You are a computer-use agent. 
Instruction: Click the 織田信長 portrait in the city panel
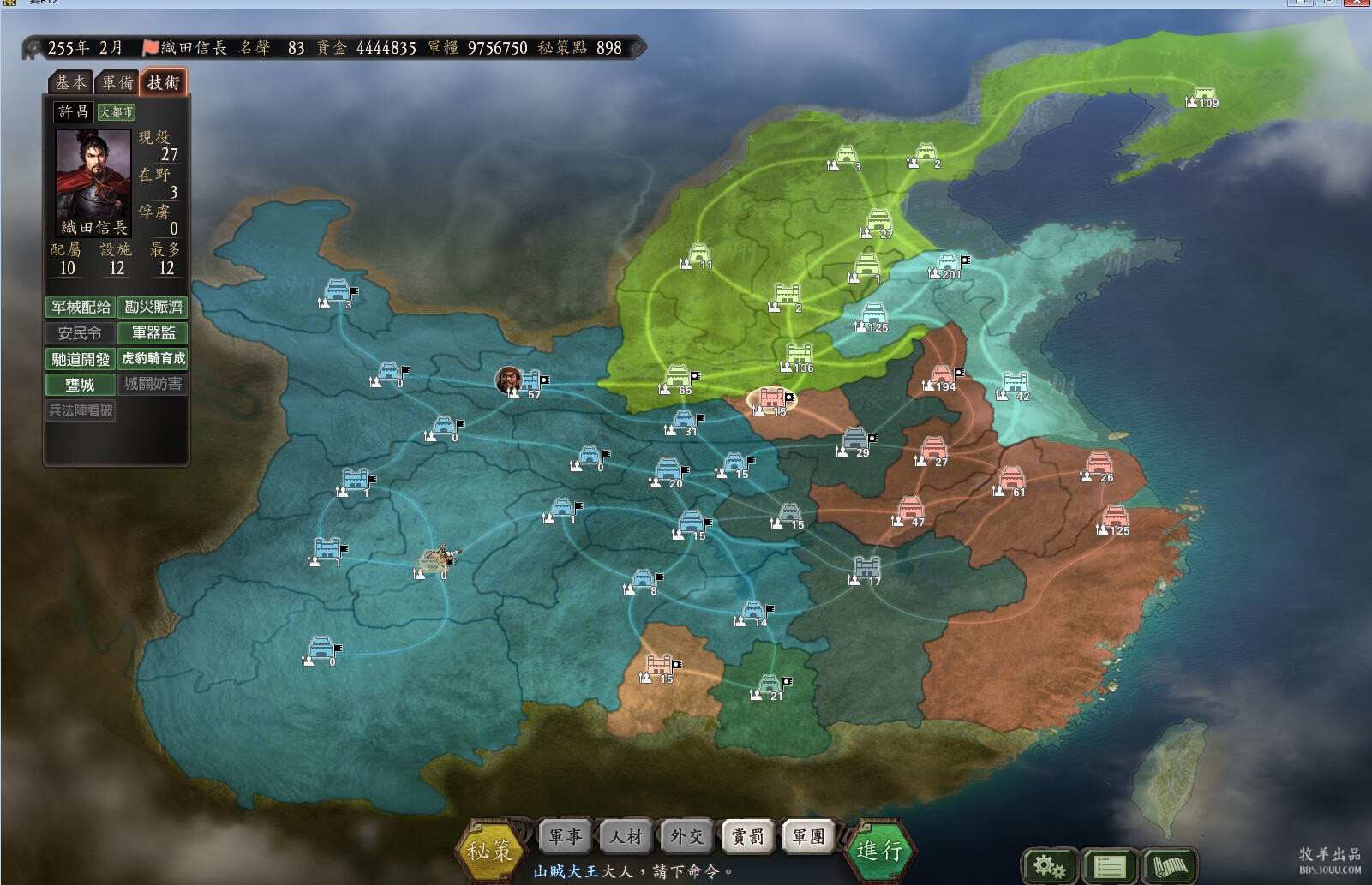[93, 175]
